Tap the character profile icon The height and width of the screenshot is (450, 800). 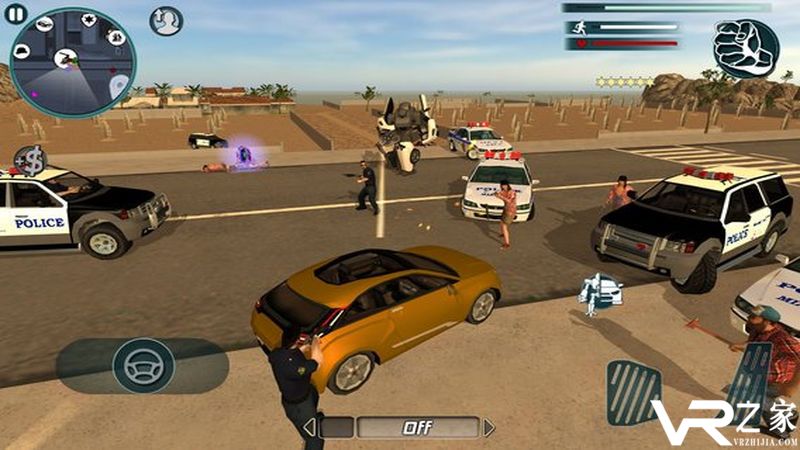point(166,21)
